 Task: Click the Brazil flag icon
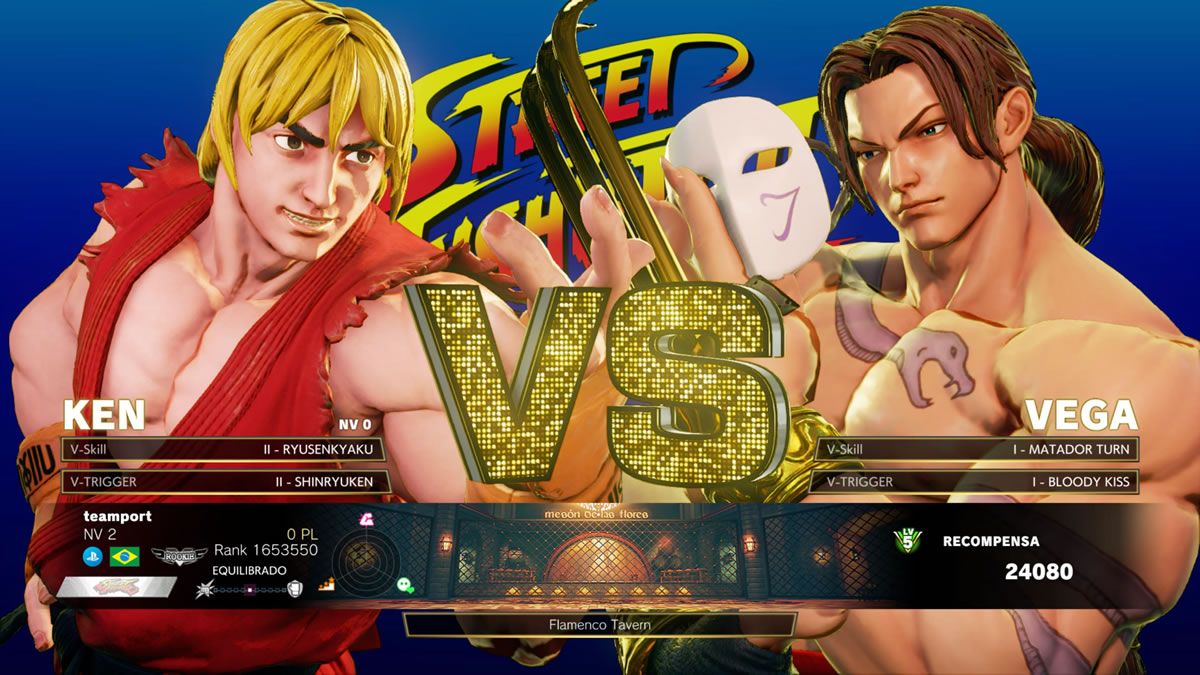click(125, 557)
